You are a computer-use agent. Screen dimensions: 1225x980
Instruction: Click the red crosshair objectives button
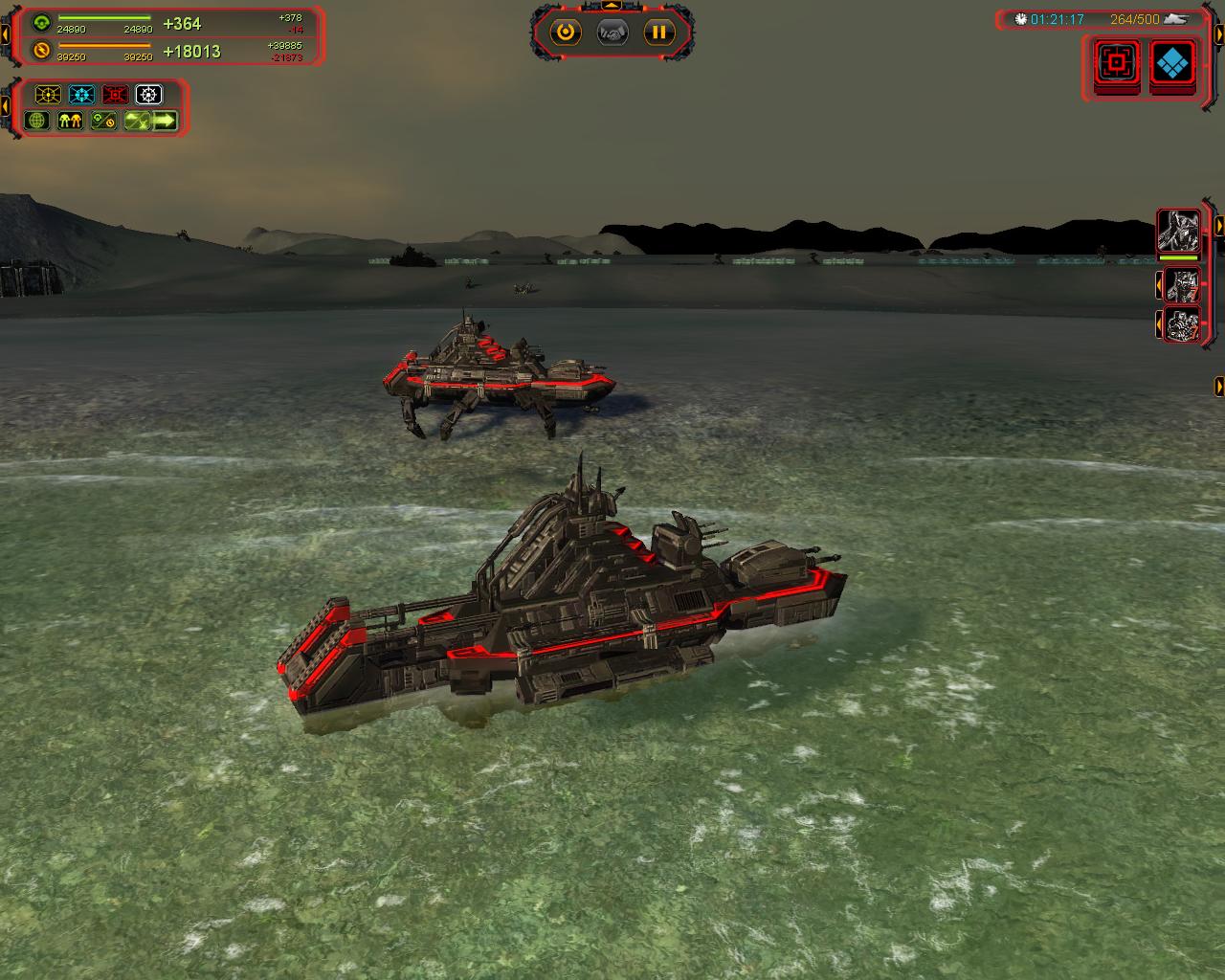tap(1116, 63)
